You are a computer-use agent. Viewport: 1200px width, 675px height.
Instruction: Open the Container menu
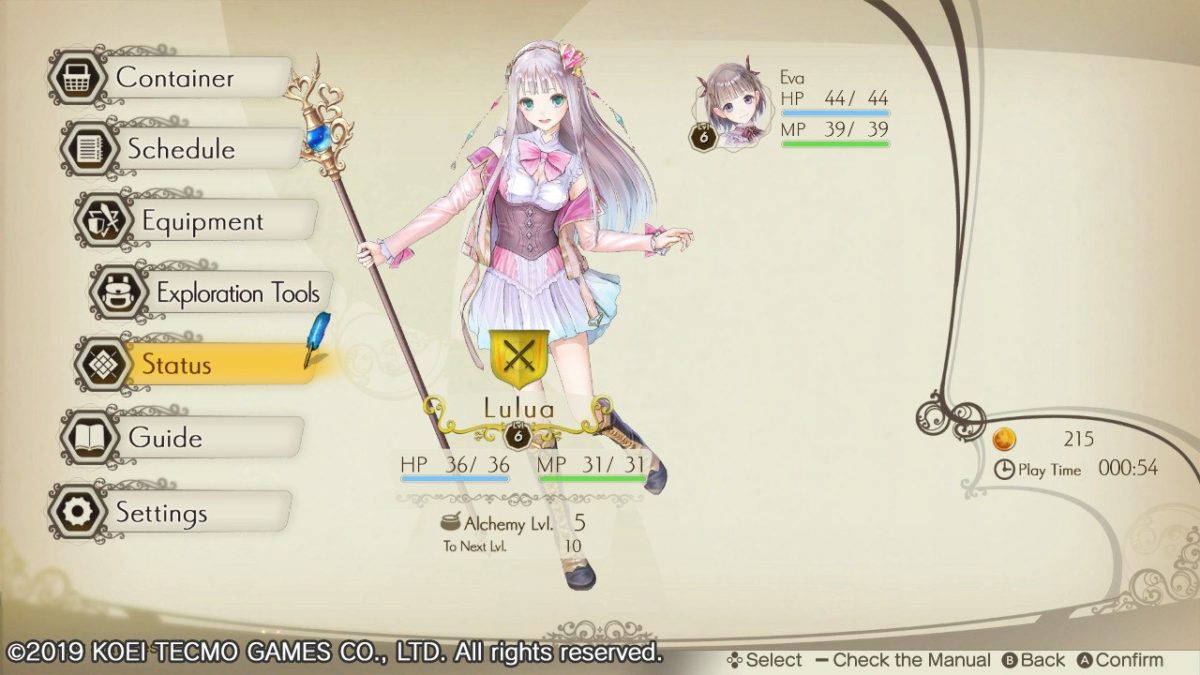point(173,78)
